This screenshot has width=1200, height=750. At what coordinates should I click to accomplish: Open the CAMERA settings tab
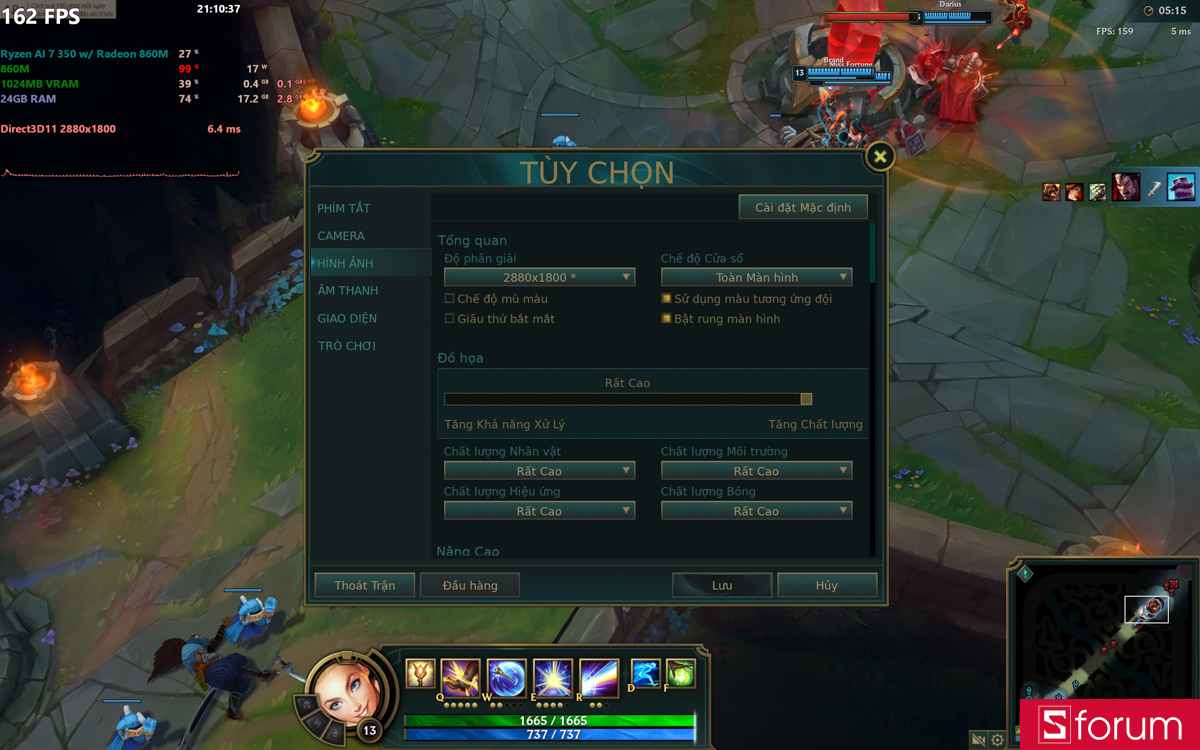(341, 236)
